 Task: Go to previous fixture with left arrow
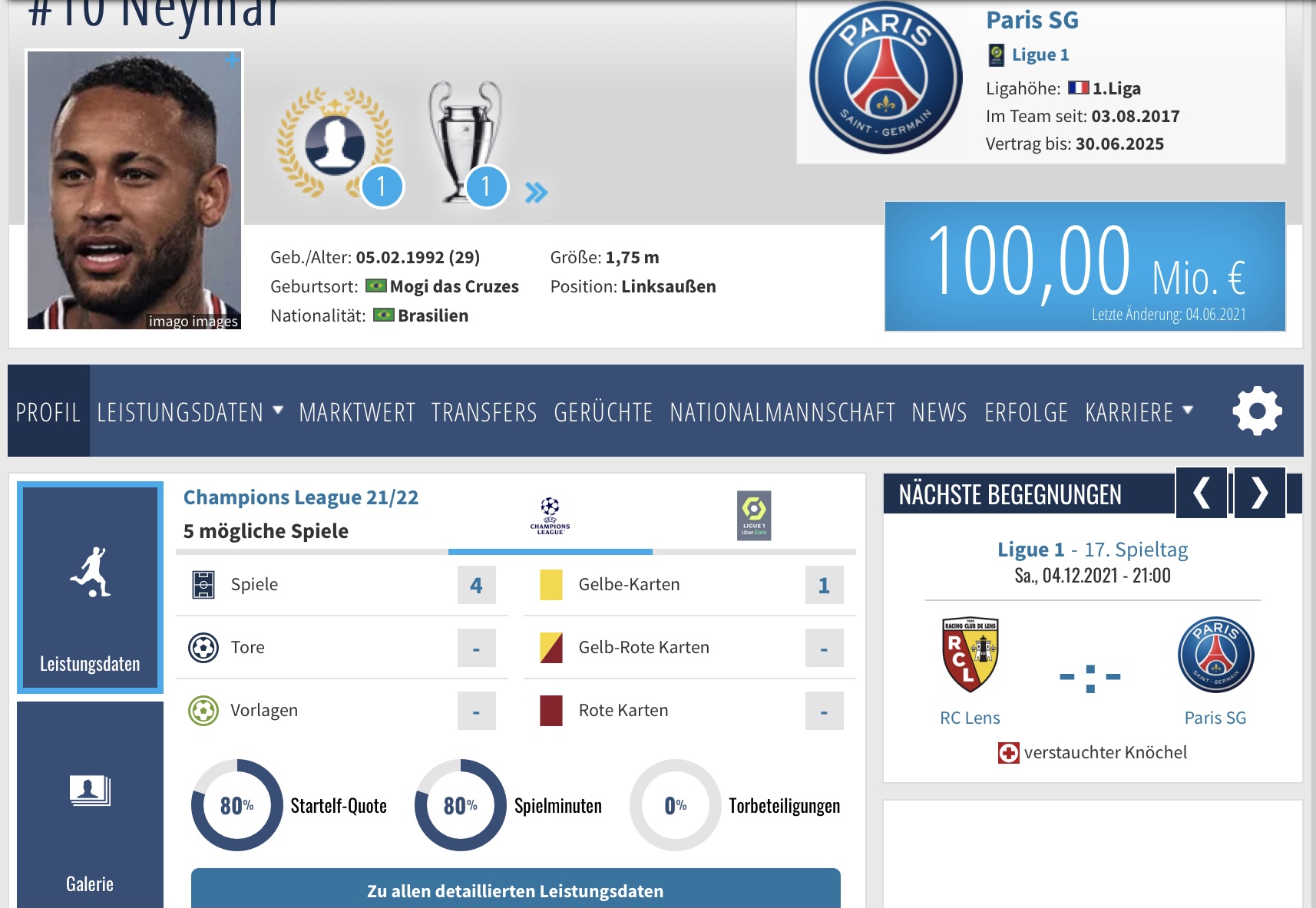coord(1202,493)
